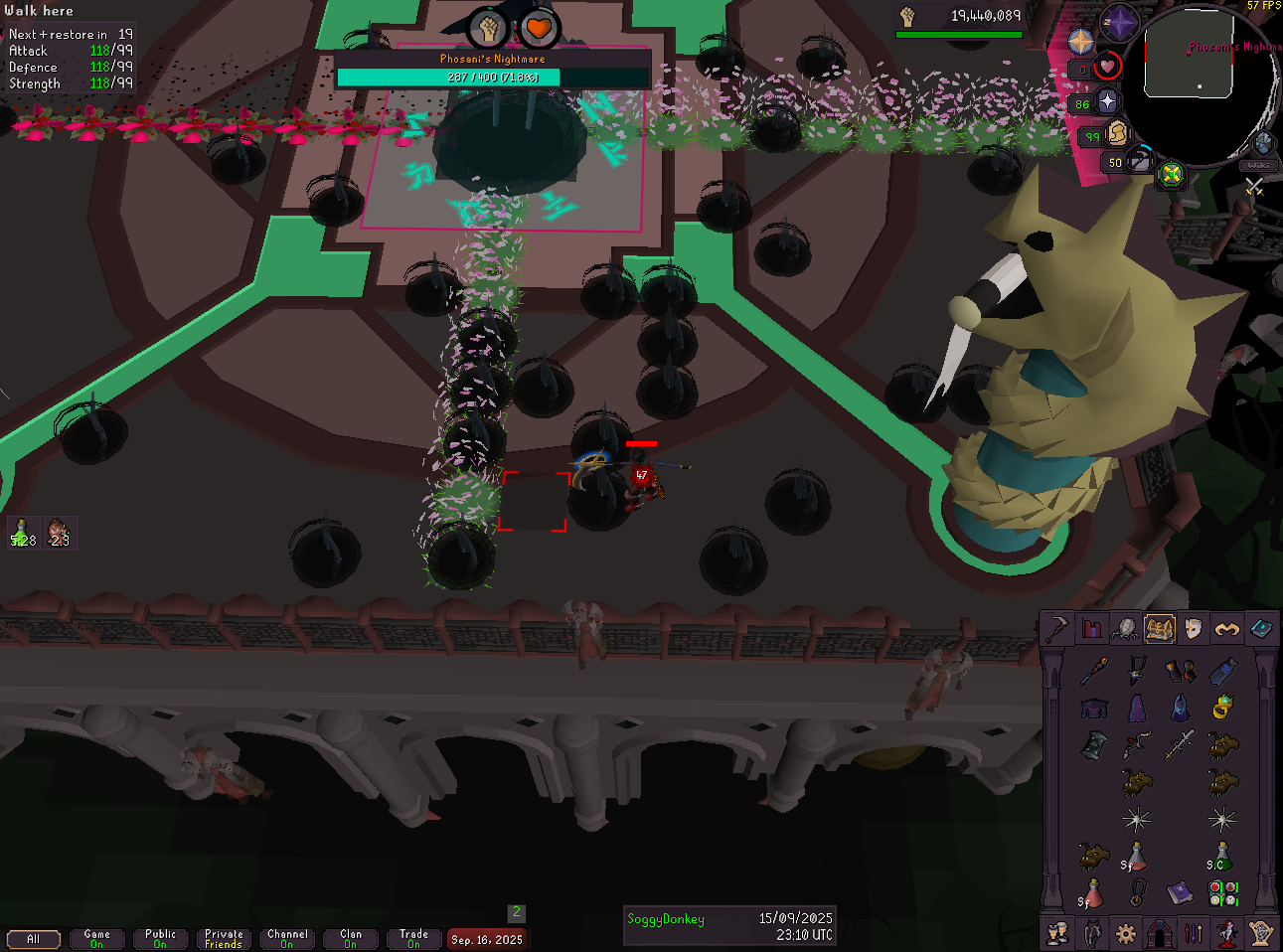Open the Trade chat tab
This screenshot has width=1283, height=952.
click(x=413, y=938)
